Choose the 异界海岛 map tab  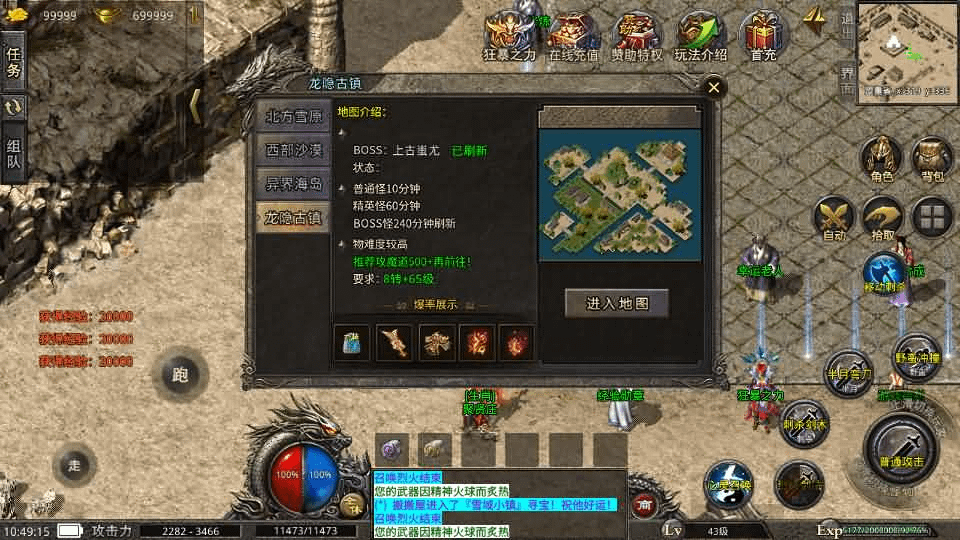pos(293,183)
